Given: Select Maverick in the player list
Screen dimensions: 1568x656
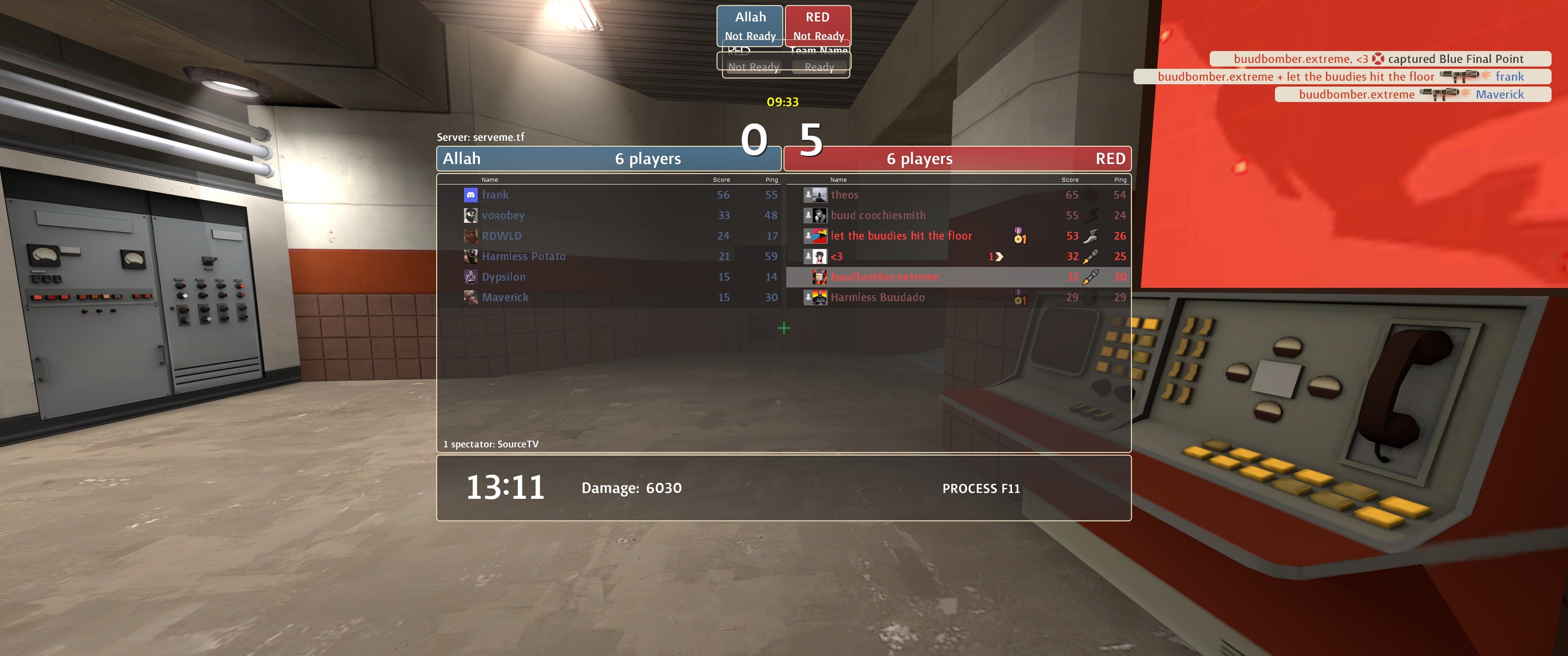Looking at the screenshot, I should [505, 297].
